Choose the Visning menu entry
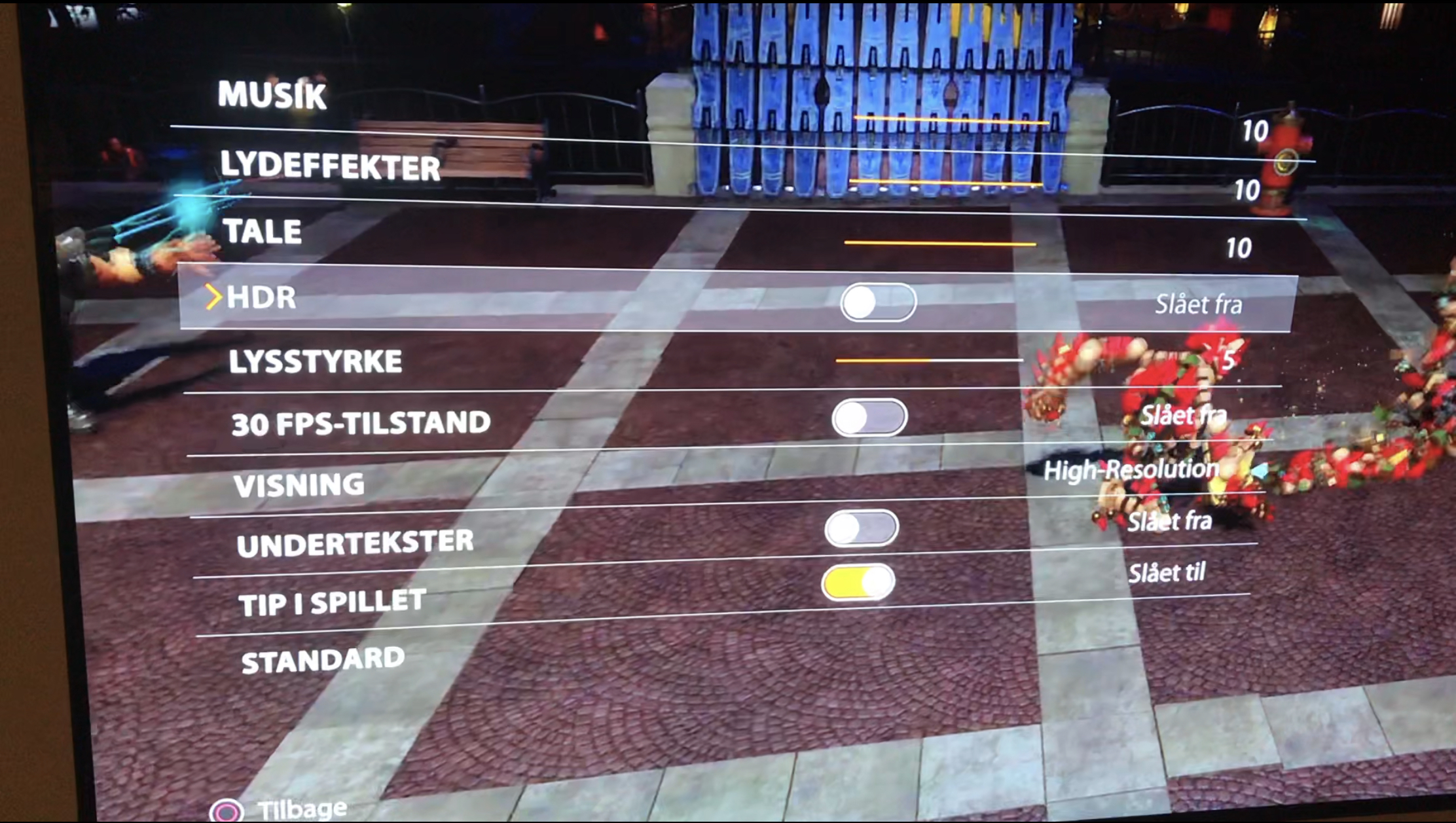The width and height of the screenshot is (1456, 823). point(299,485)
